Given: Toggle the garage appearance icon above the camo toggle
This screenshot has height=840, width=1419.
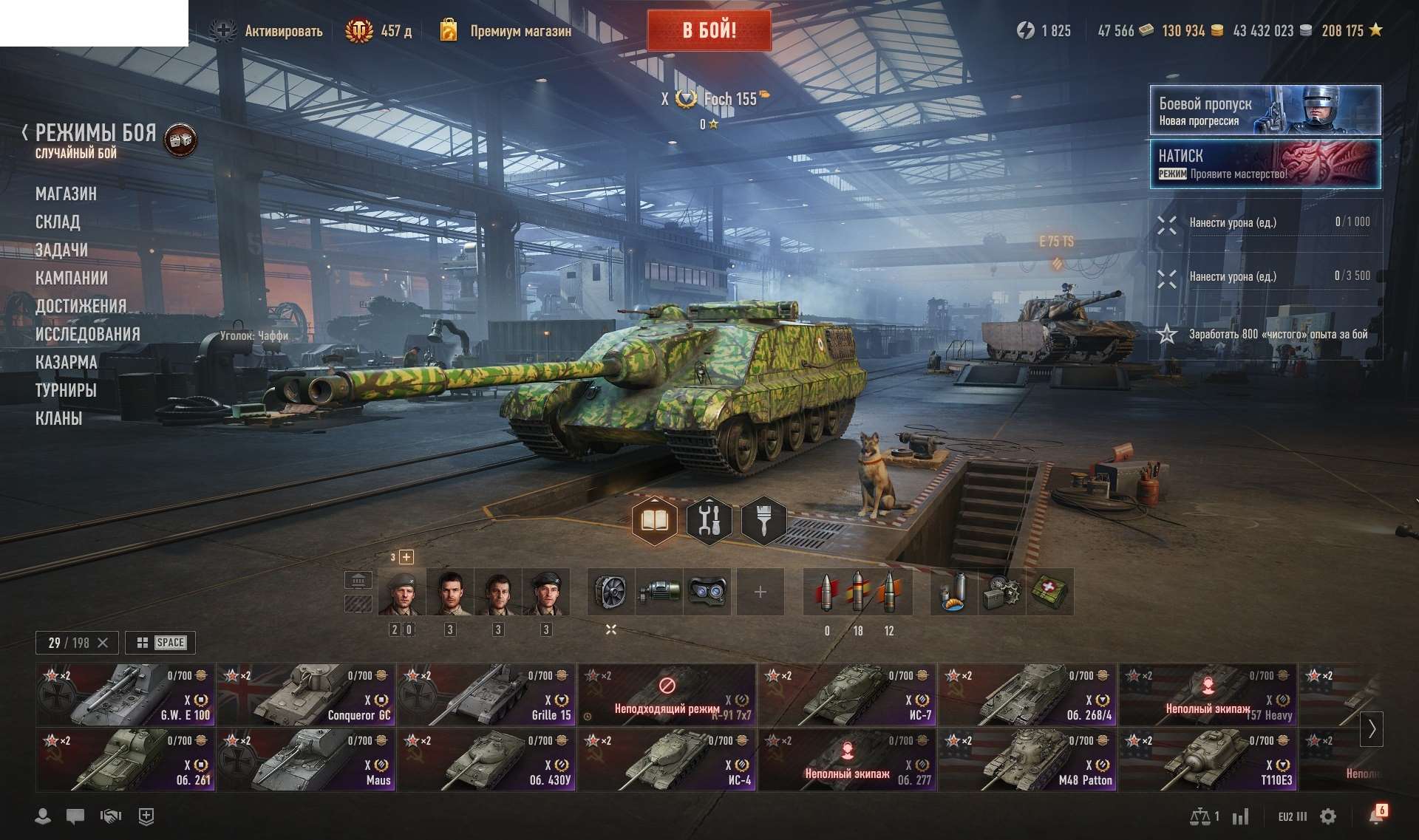Looking at the screenshot, I should pyautogui.click(x=359, y=580).
